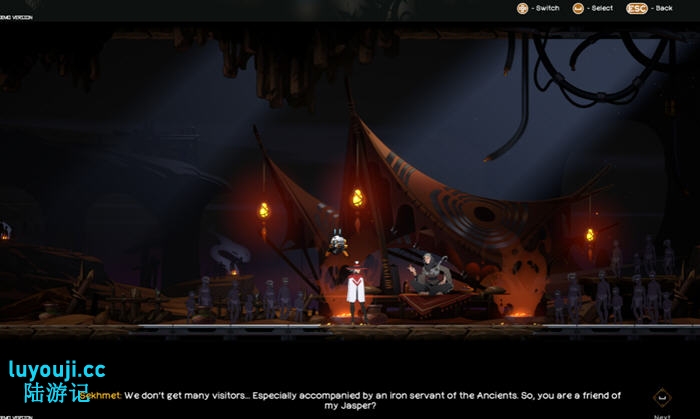Advance the dialogue with the Next button

tap(661, 398)
